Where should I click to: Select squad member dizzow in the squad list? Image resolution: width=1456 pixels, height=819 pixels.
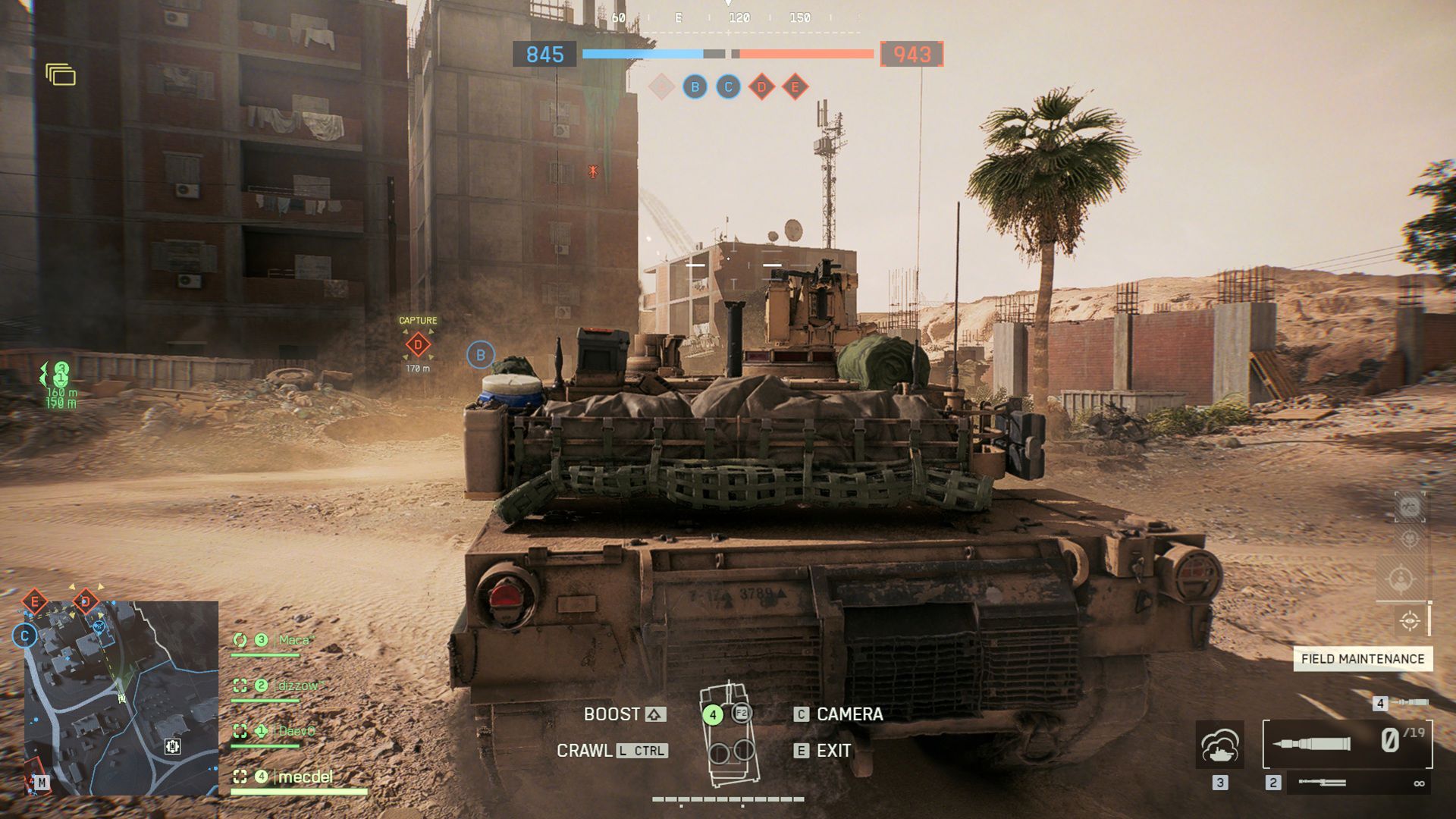tap(298, 686)
